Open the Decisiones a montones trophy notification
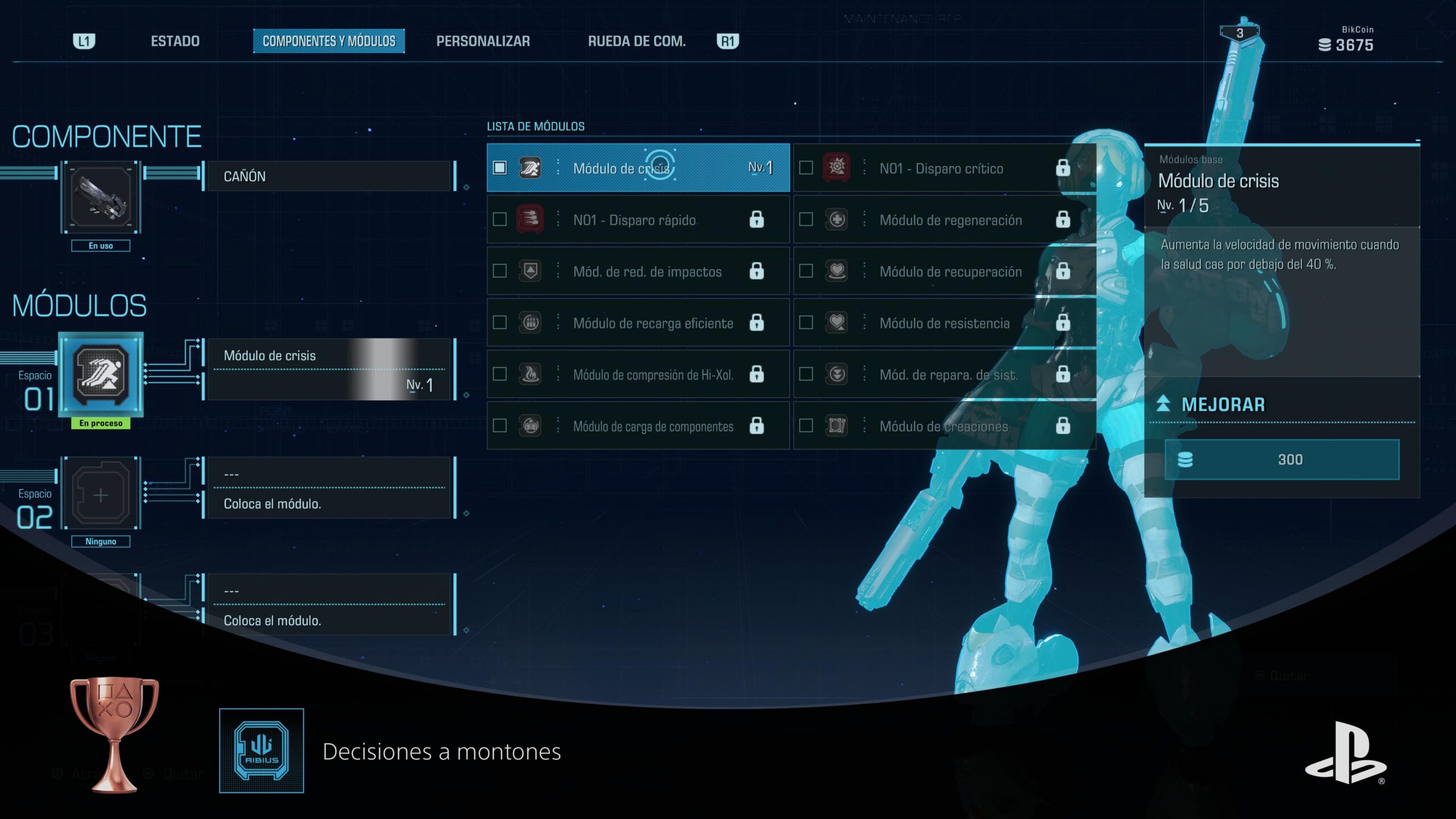This screenshot has height=819, width=1456. 441,751
